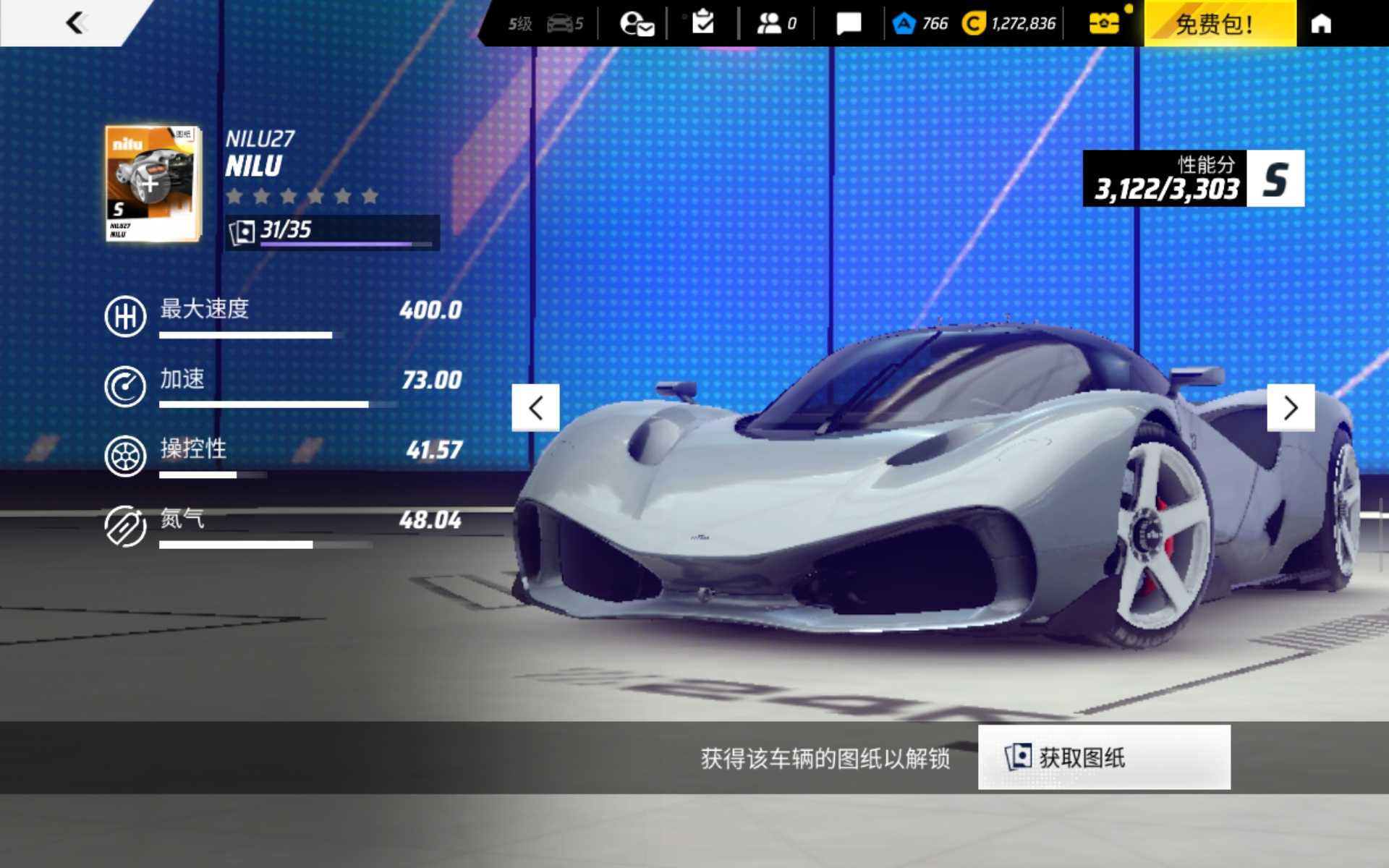
Task: Select the NILU27 blueprint card
Action: 152,183
